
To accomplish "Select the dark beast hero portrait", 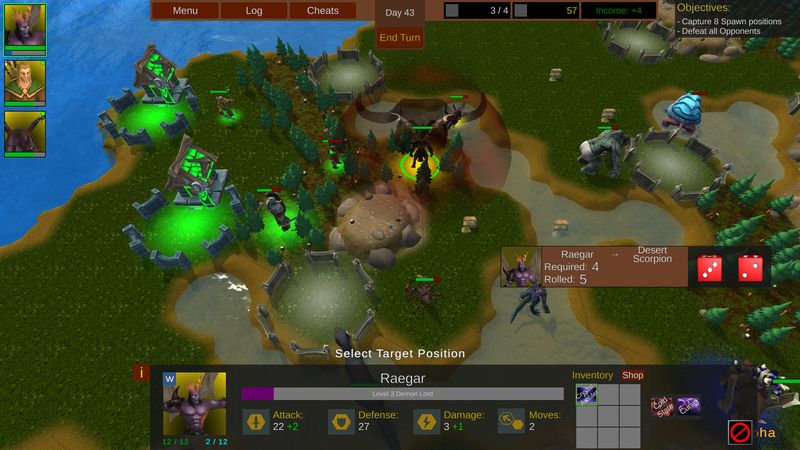I will (x=25, y=134).
